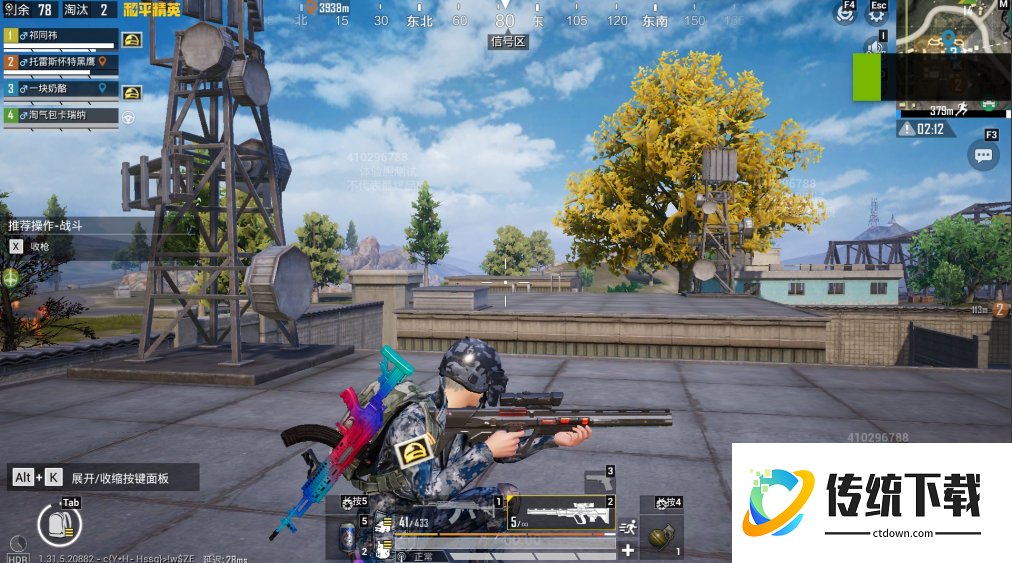The width and height of the screenshot is (1012, 563).
Task: Click the green plane icon at left edge
Action: (11, 278)
